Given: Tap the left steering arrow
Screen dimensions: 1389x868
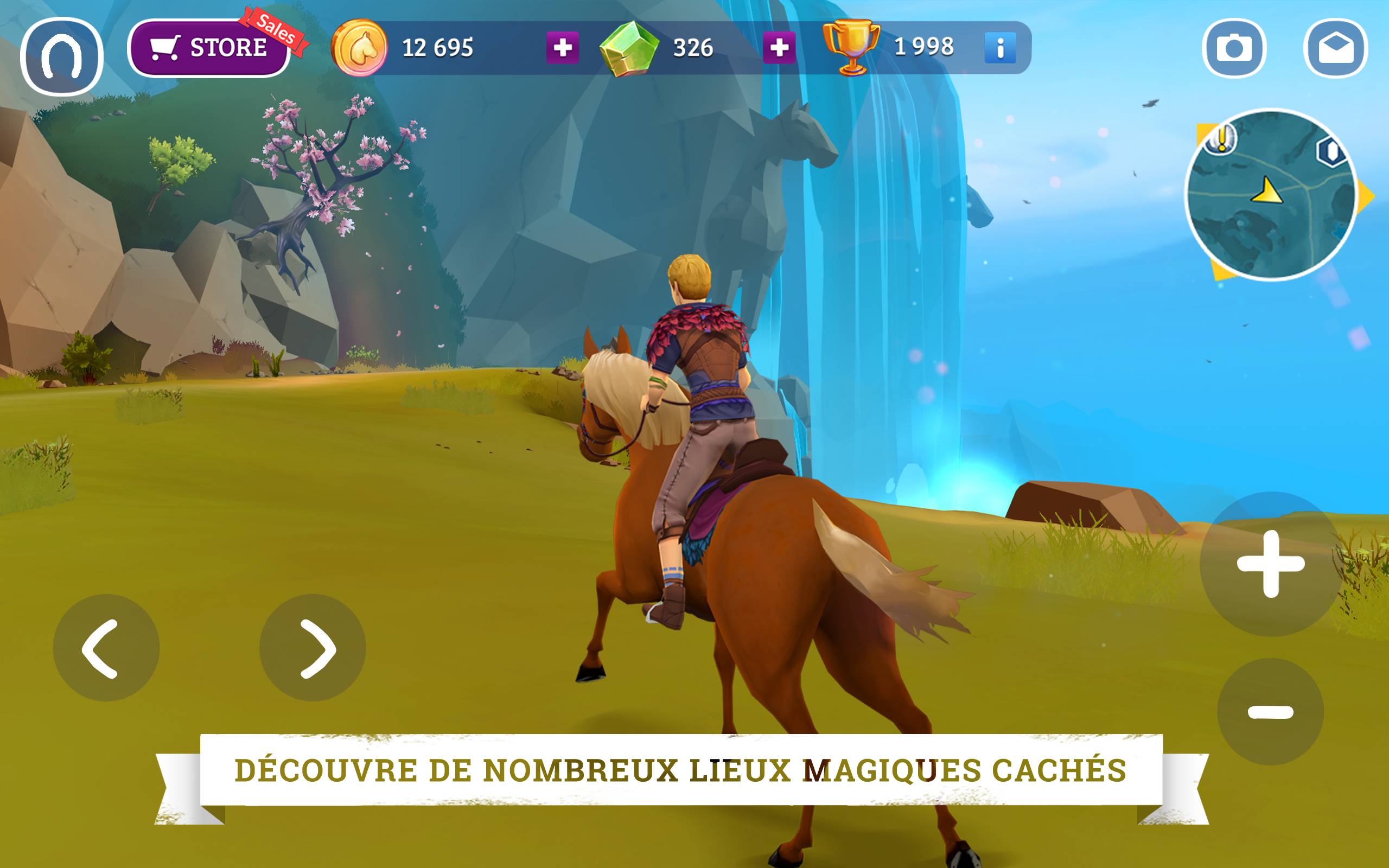Looking at the screenshot, I should (106, 648).
